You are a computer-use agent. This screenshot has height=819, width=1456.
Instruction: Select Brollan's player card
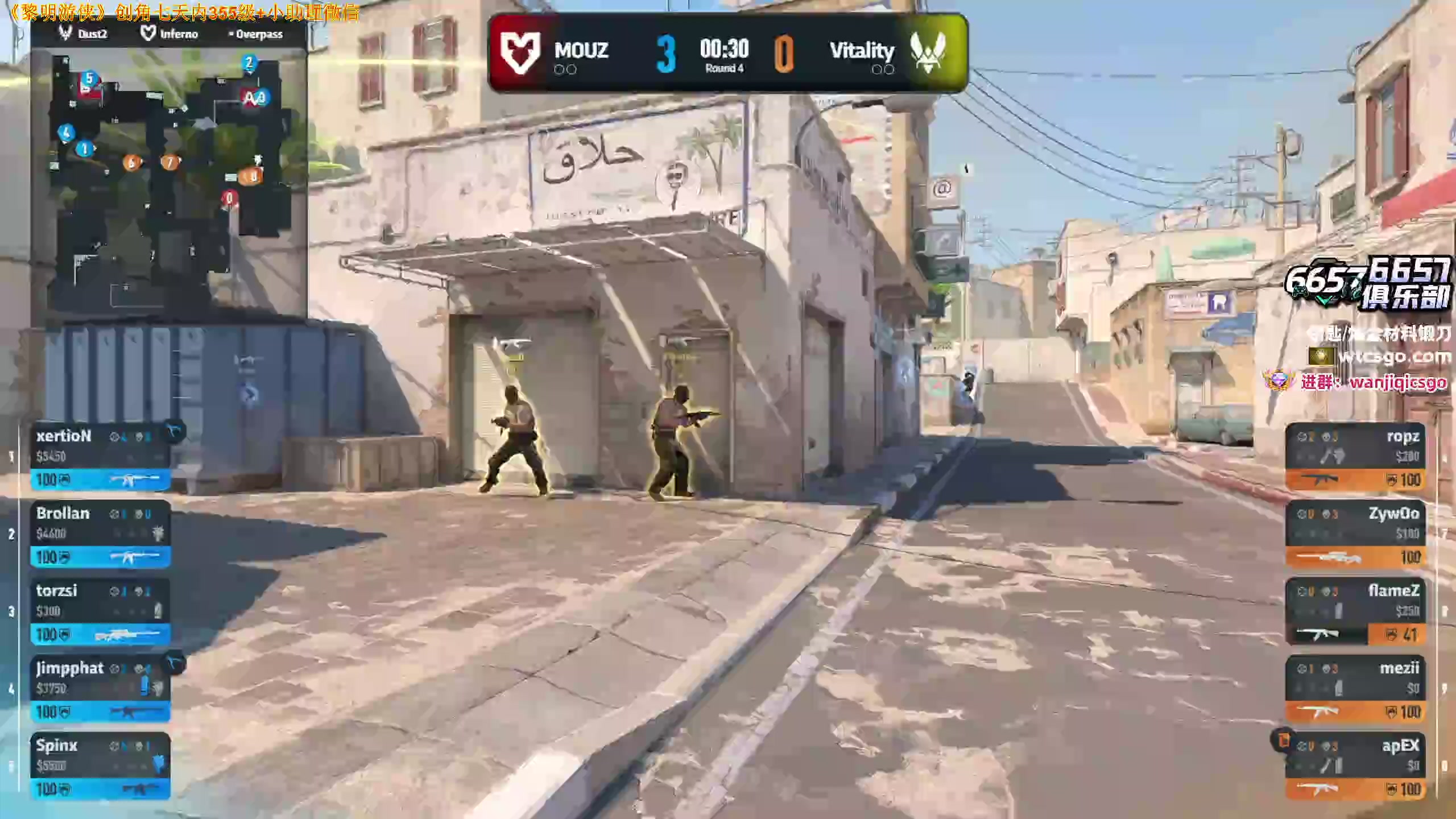click(x=100, y=534)
